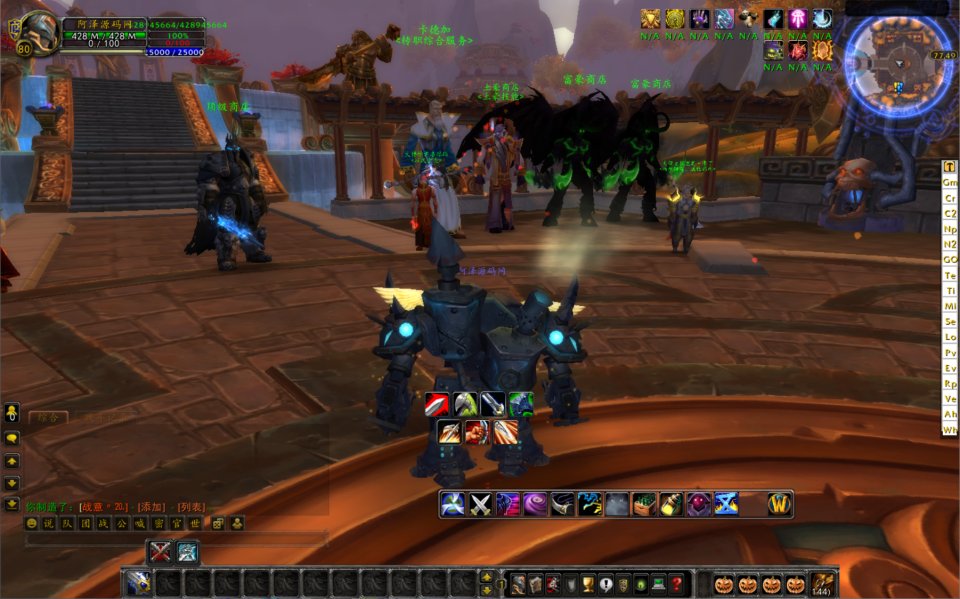
Task: Select the GO entry in side panel
Action: click(950, 260)
